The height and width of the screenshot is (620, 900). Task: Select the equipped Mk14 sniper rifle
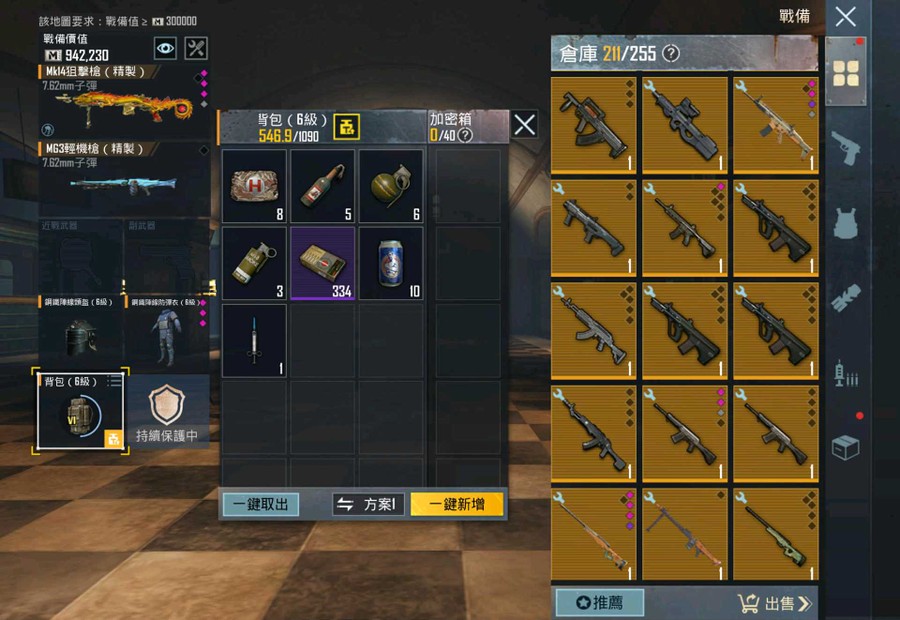point(122,101)
